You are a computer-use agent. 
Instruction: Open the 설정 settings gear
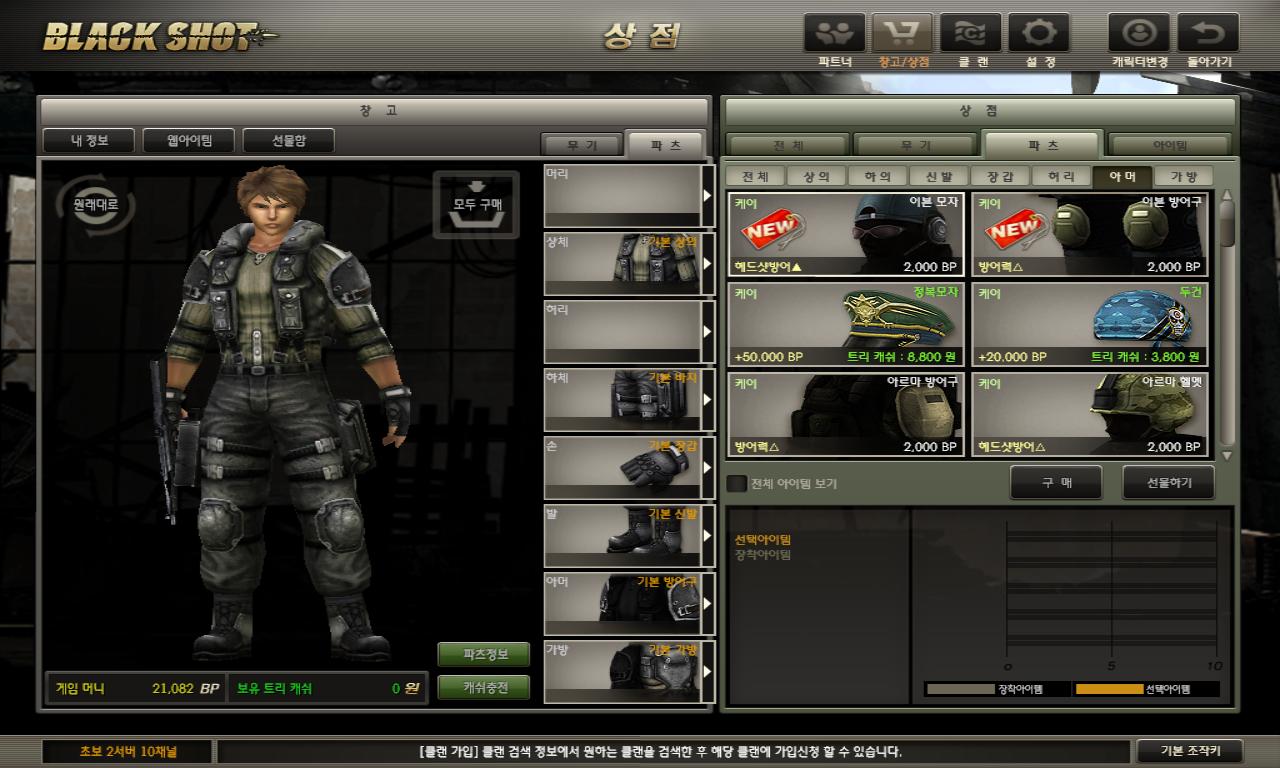tap(1039, 34)
